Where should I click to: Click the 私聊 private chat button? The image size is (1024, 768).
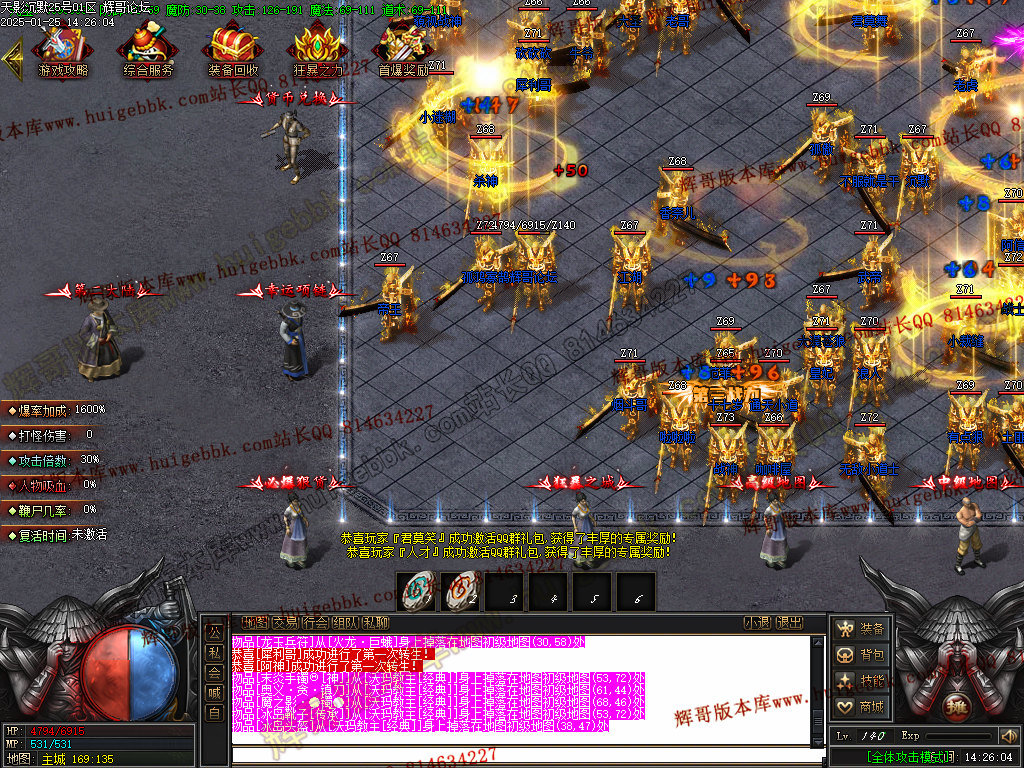tap(375, 622)
